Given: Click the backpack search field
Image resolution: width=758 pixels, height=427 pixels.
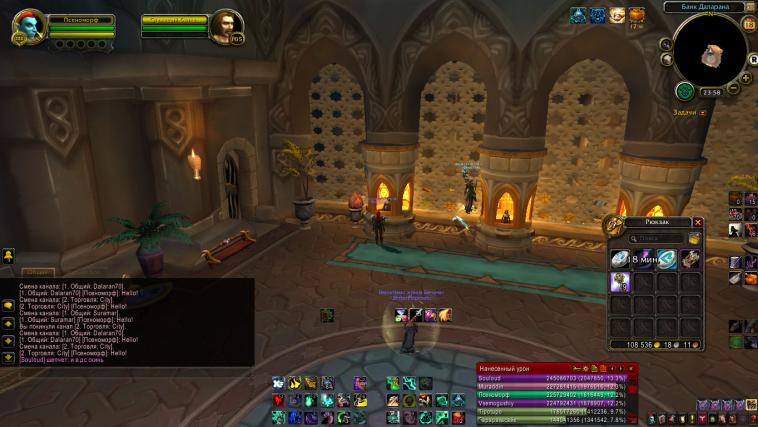Looking at the screenshot, I should coord(657,239).
